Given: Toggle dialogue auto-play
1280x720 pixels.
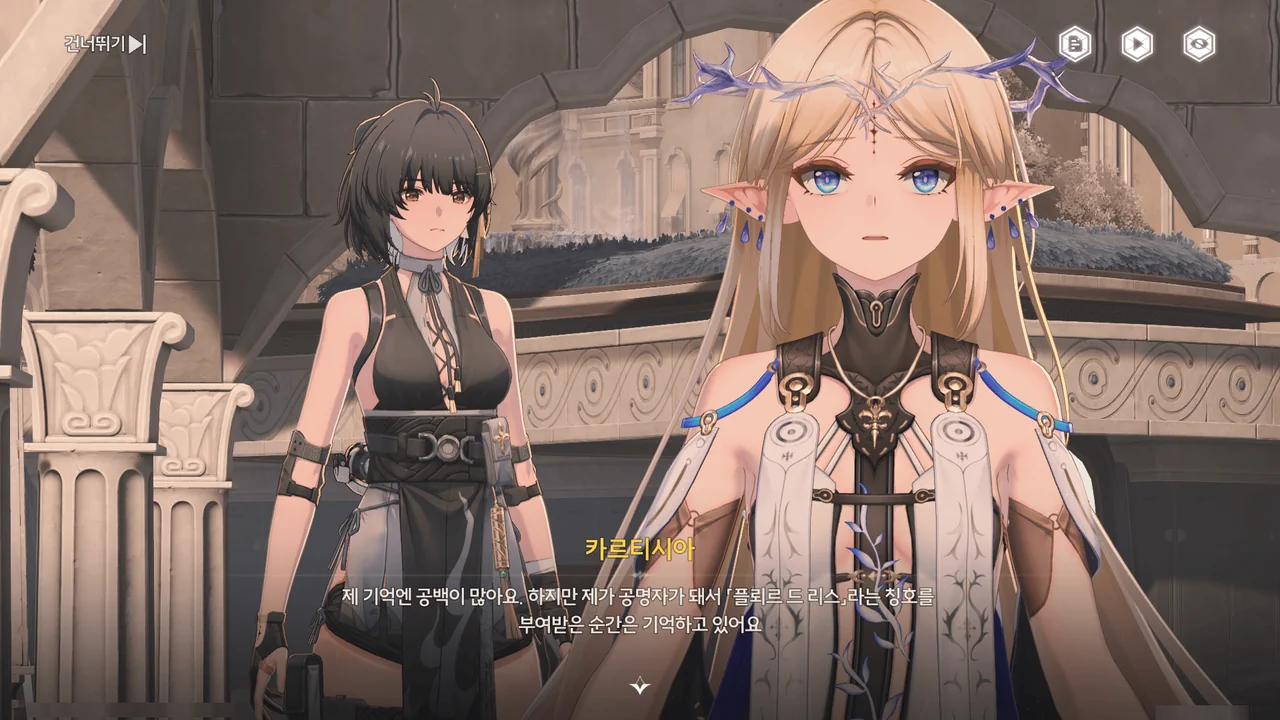Looking at the screenshot, I should pyautogui.click(x=1137, y=44).
